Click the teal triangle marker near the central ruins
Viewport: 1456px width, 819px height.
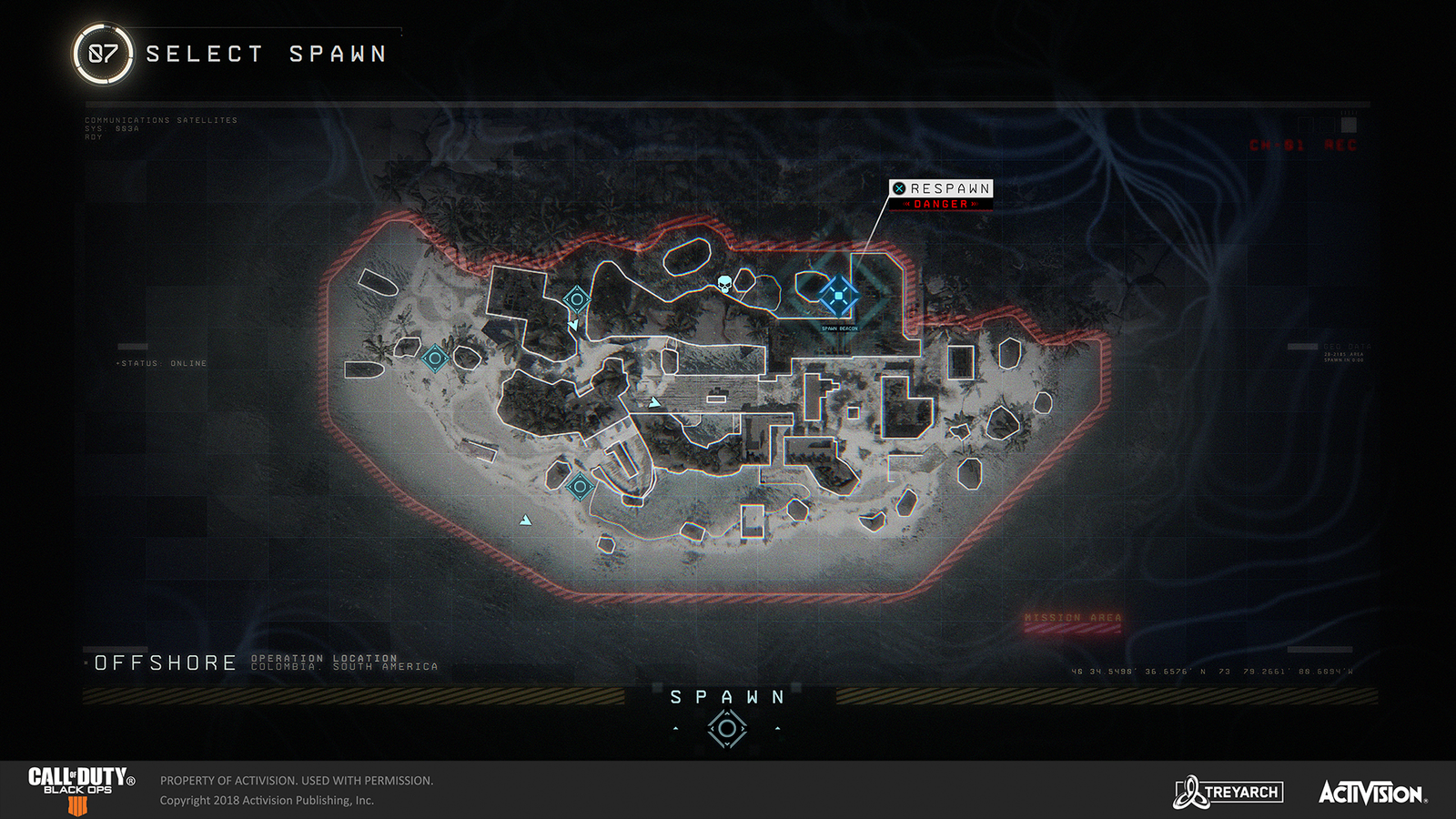click(x=655, y=400)
